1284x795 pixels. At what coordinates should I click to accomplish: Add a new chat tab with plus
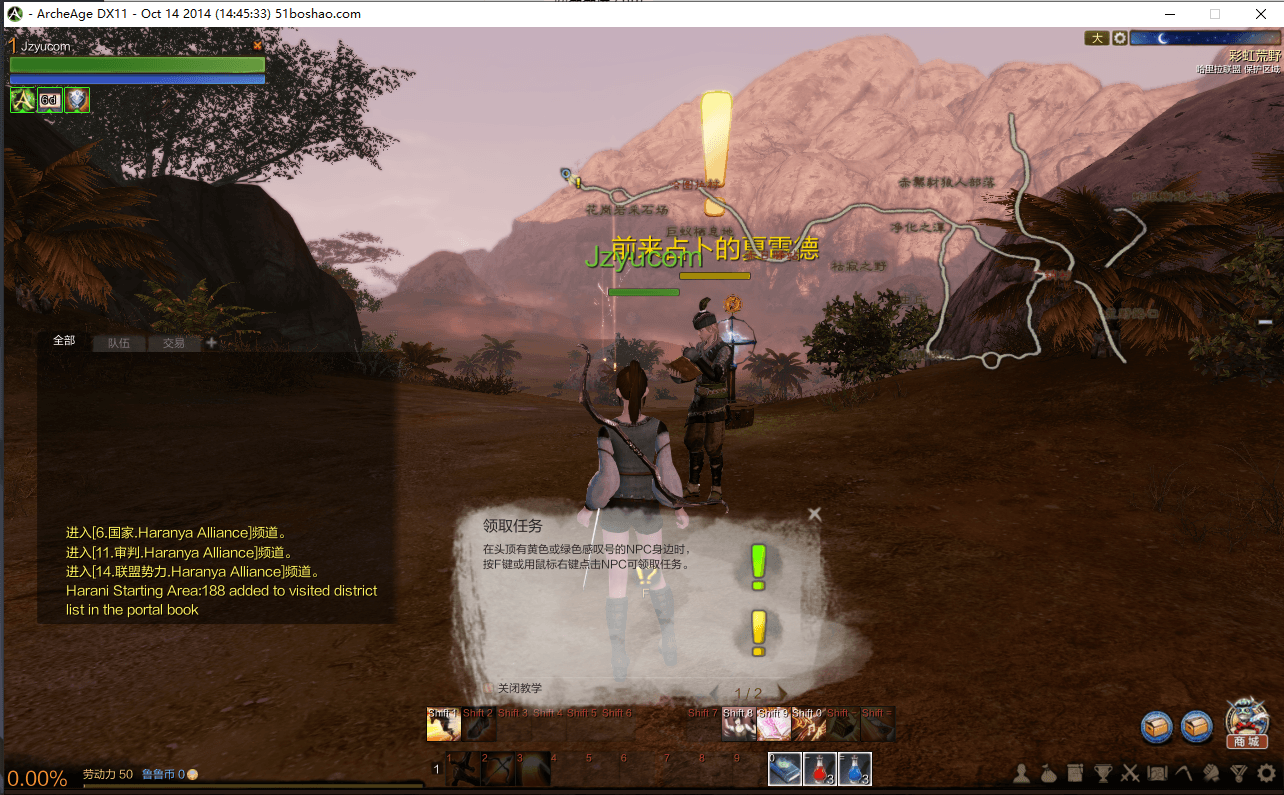click(x=211, y=342)
